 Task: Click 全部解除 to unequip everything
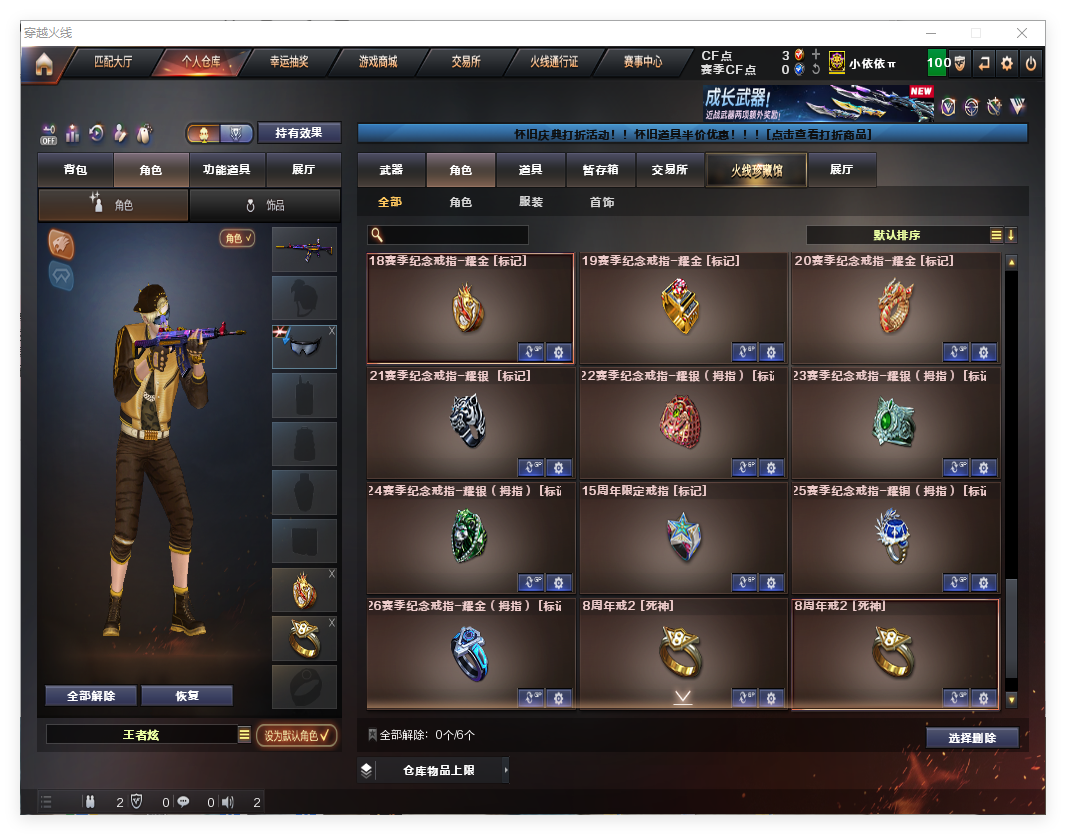(91, 696)
